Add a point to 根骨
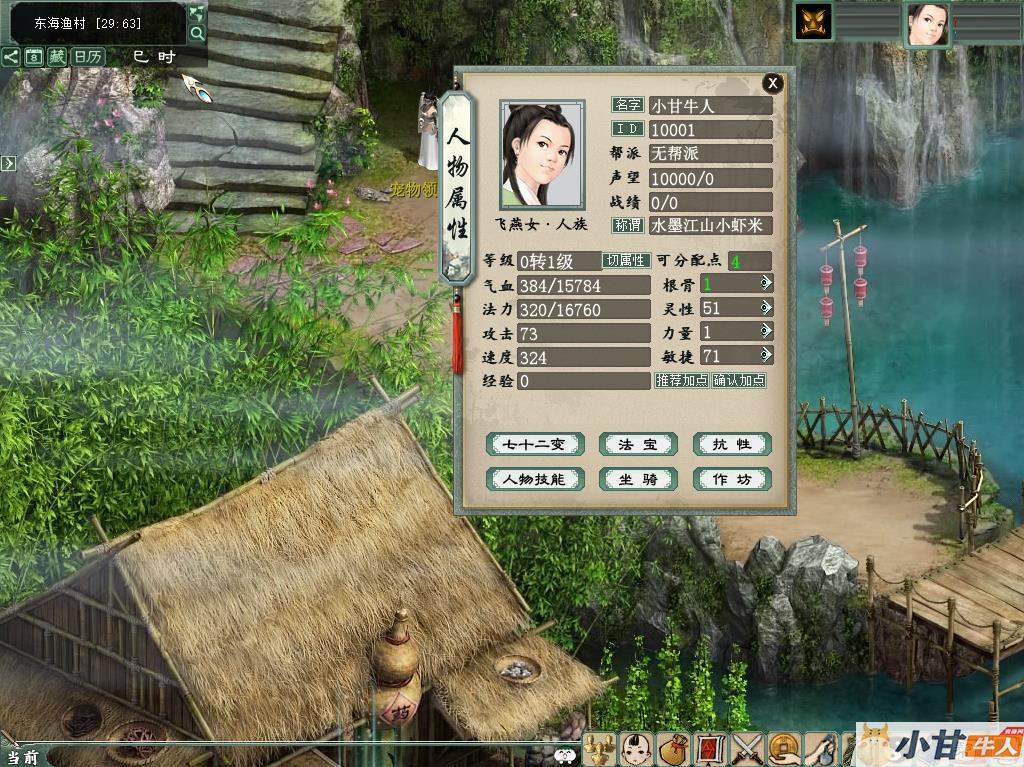 [766, 284]
